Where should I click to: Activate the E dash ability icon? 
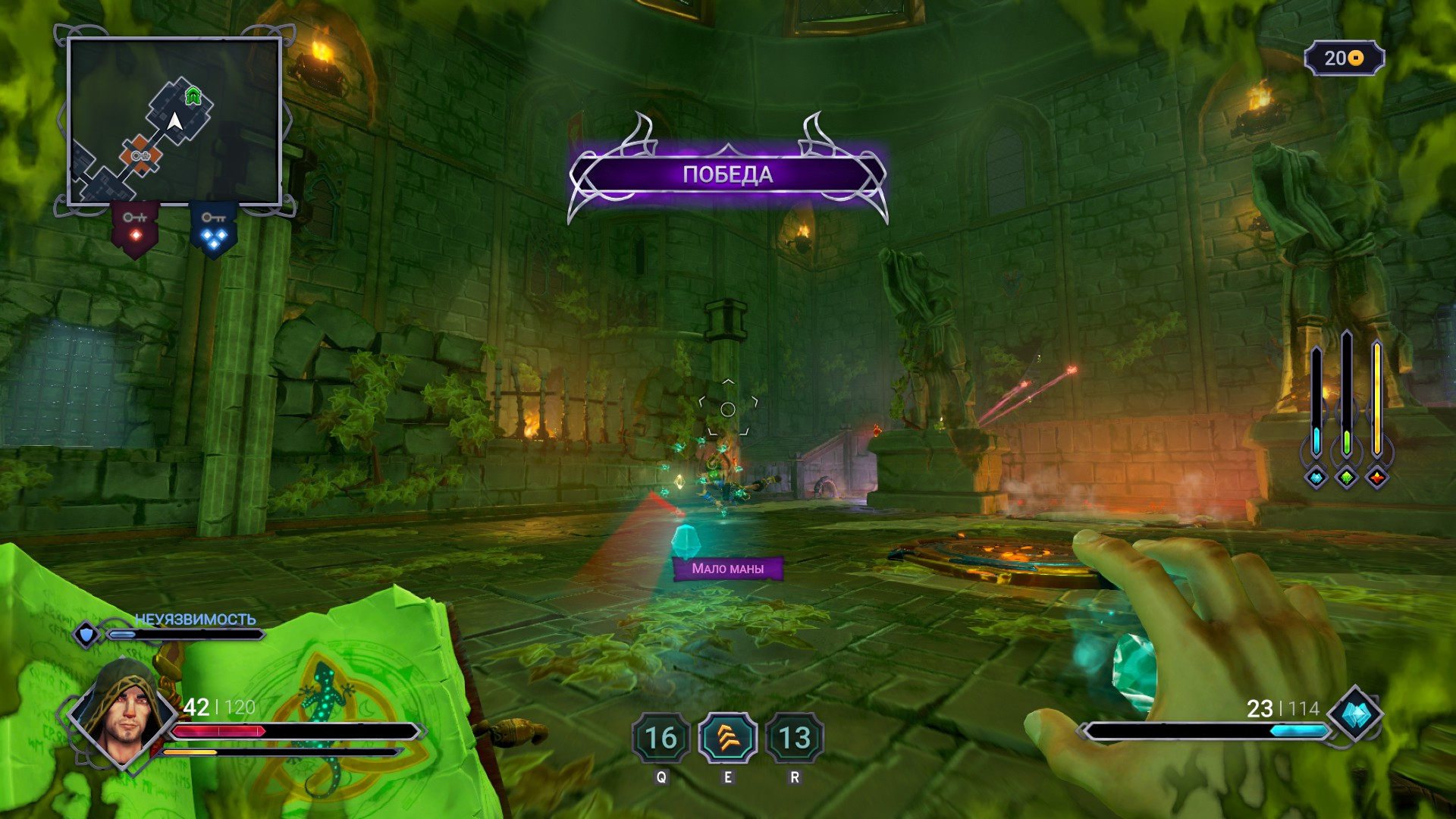(727, 738)
